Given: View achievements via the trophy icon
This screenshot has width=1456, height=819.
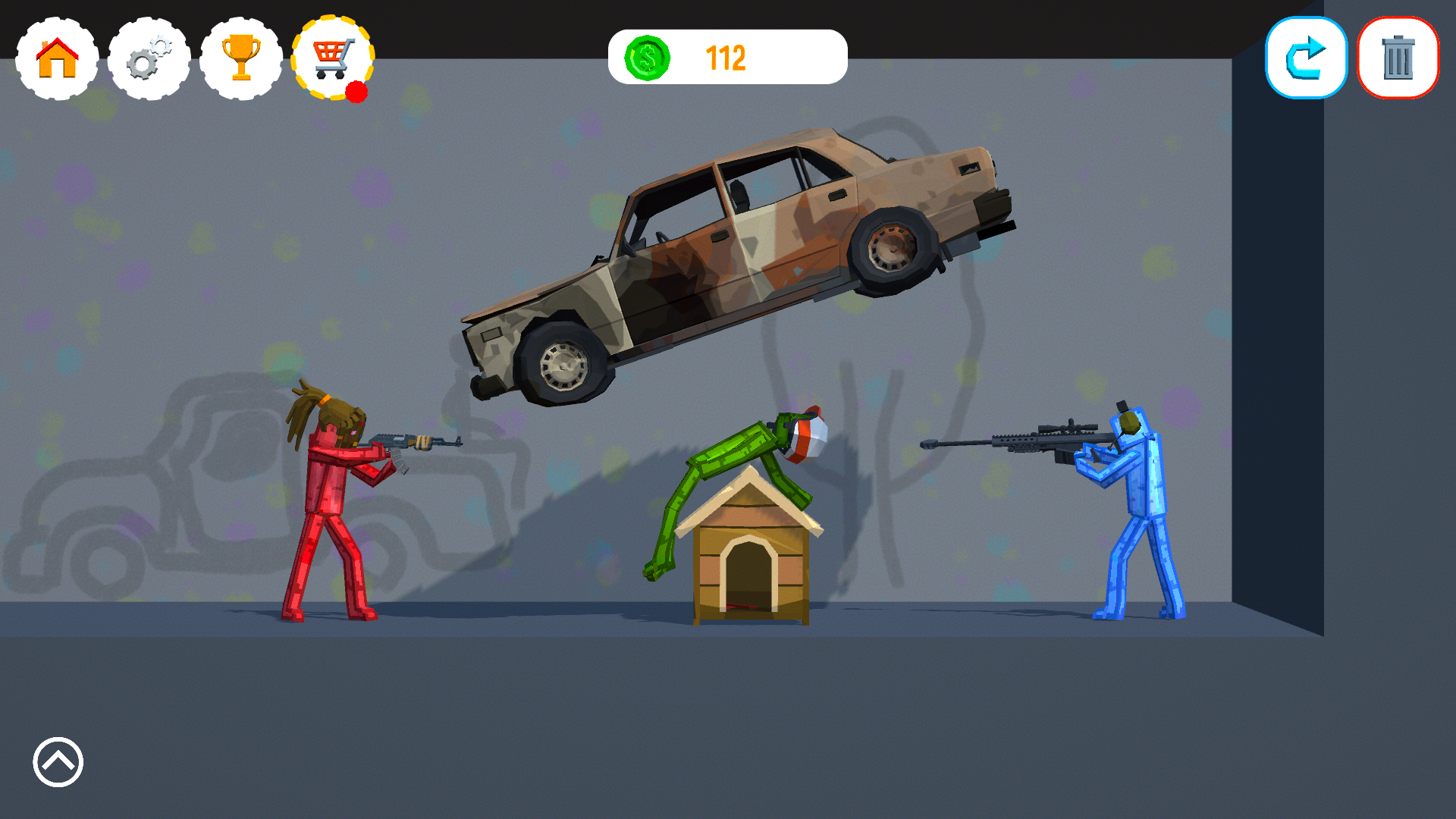Looking at the screenshot, I should coord(242,58).
